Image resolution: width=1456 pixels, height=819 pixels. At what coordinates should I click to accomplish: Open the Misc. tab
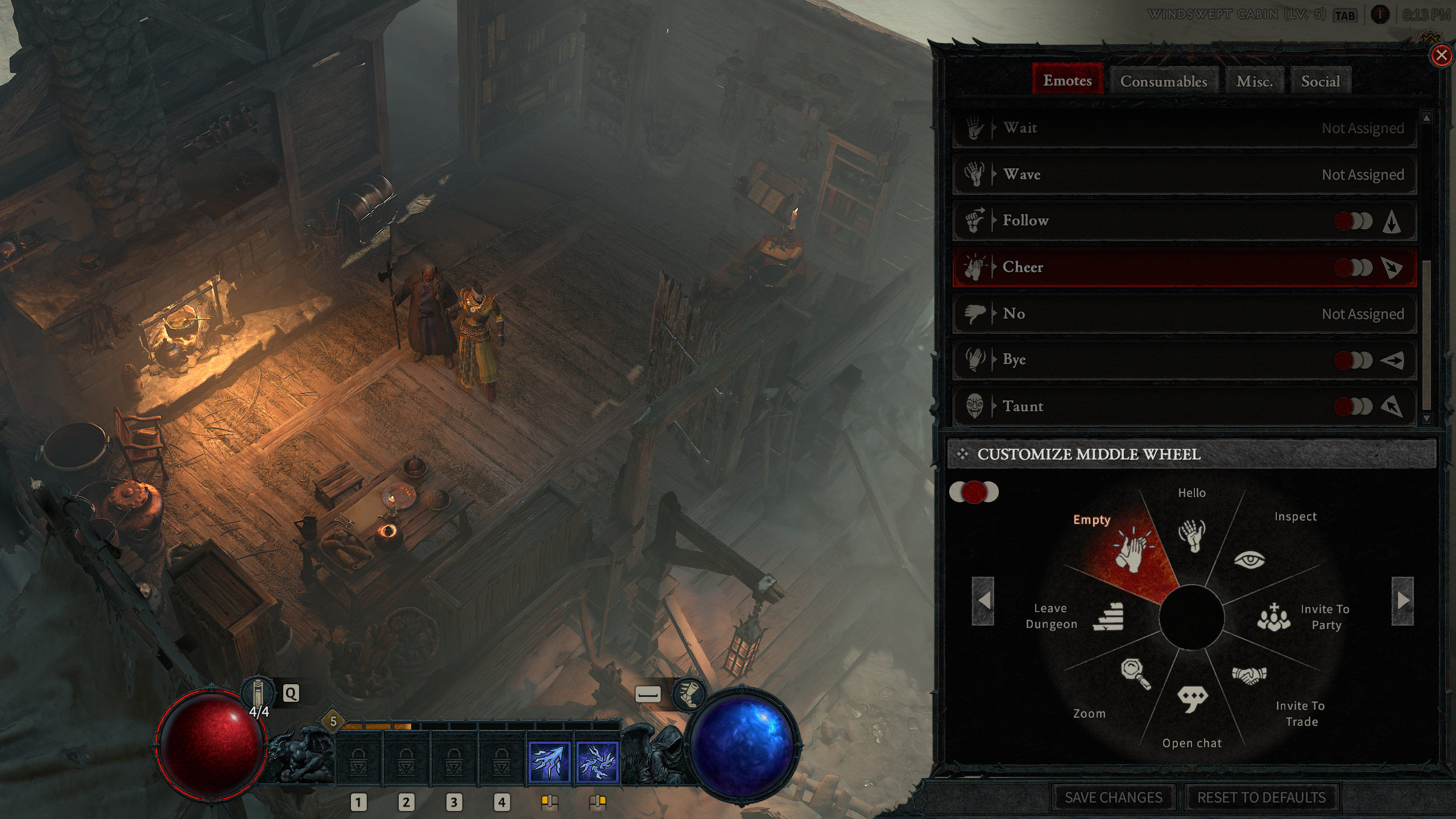click(1254, 81)
